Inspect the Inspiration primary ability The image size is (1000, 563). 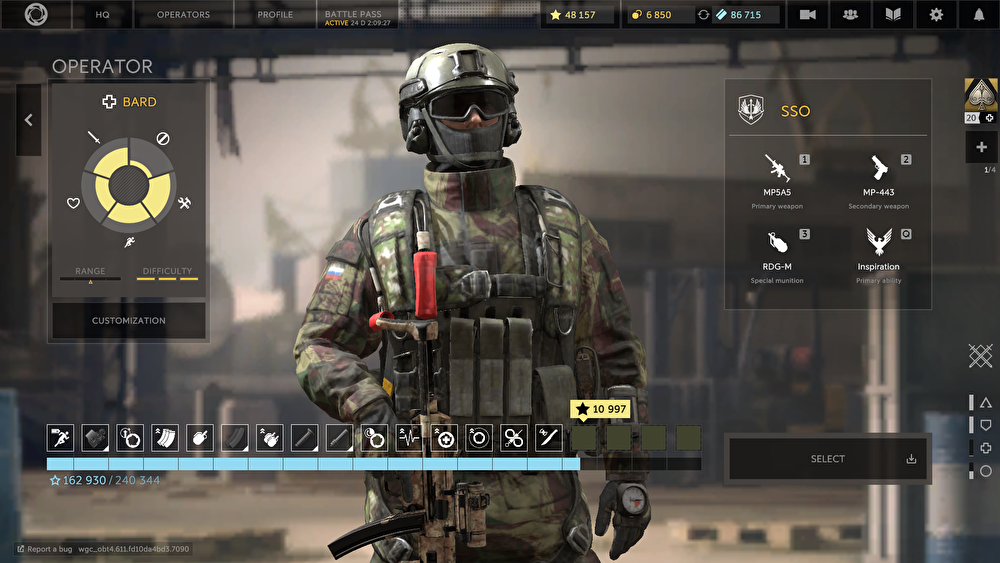878,255
